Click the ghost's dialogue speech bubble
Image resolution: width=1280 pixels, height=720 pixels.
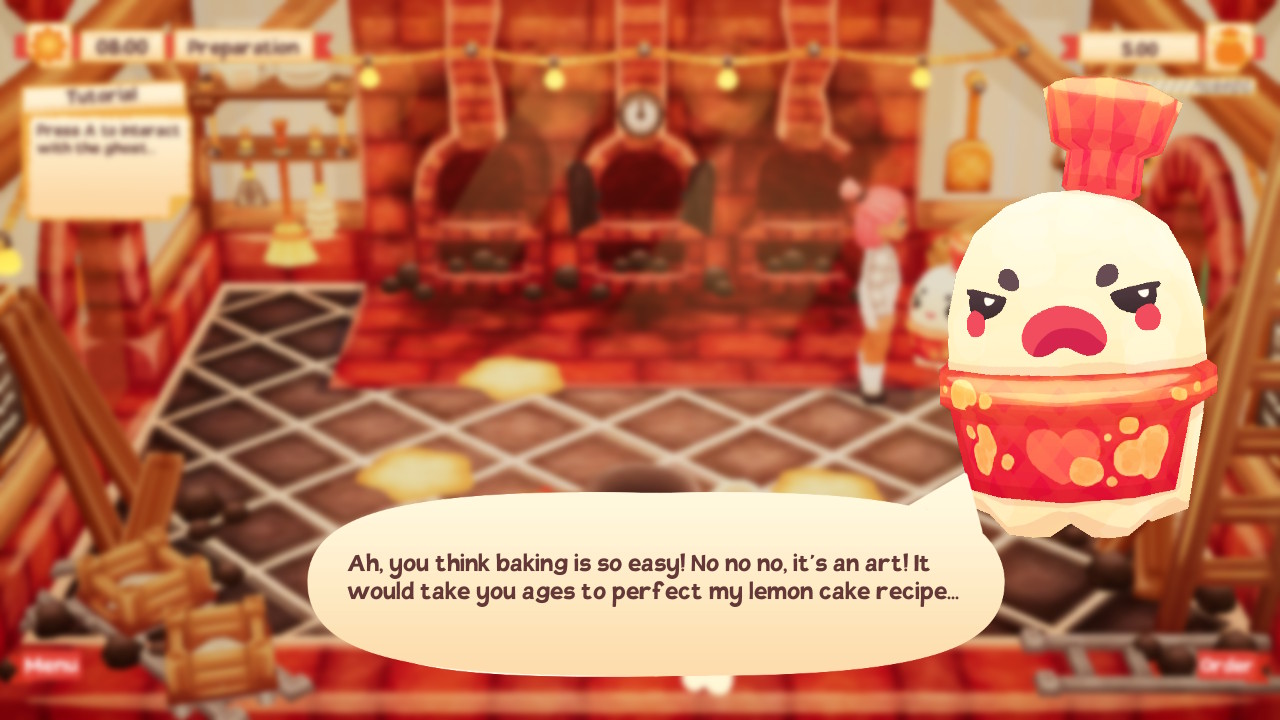coord(660,575)
